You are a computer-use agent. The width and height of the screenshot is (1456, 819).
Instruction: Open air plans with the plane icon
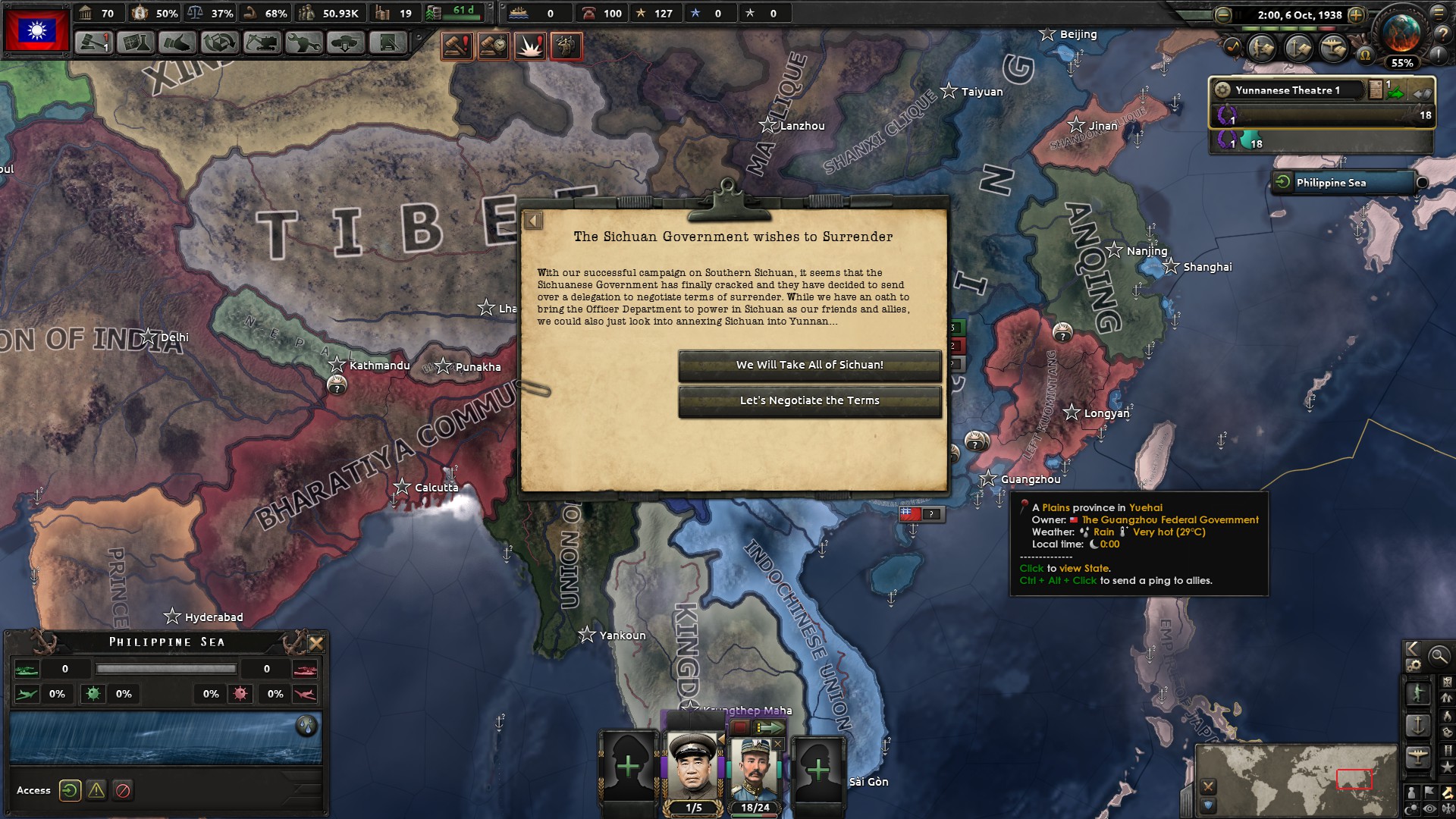1333,47
